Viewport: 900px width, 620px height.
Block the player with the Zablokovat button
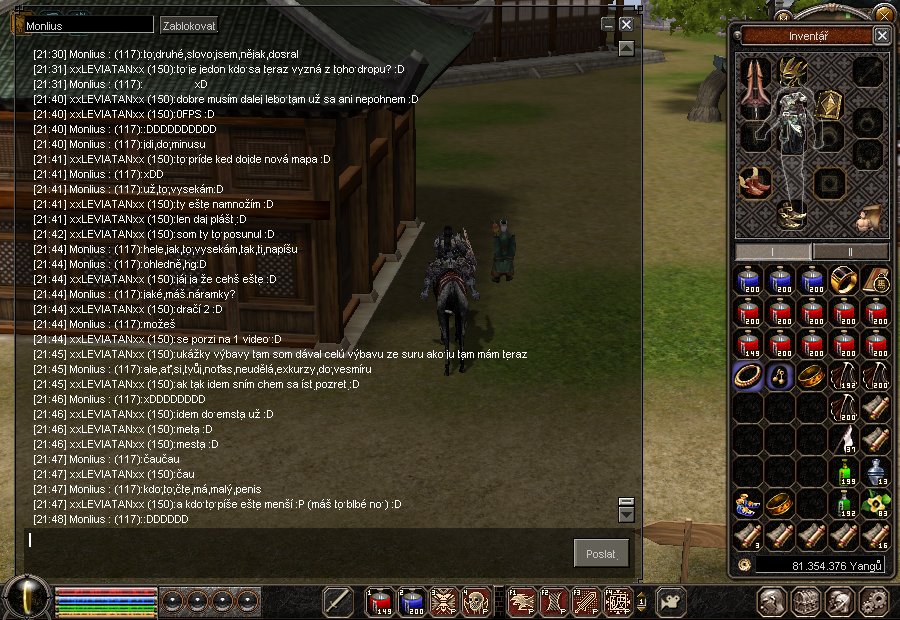pos(188,25)
